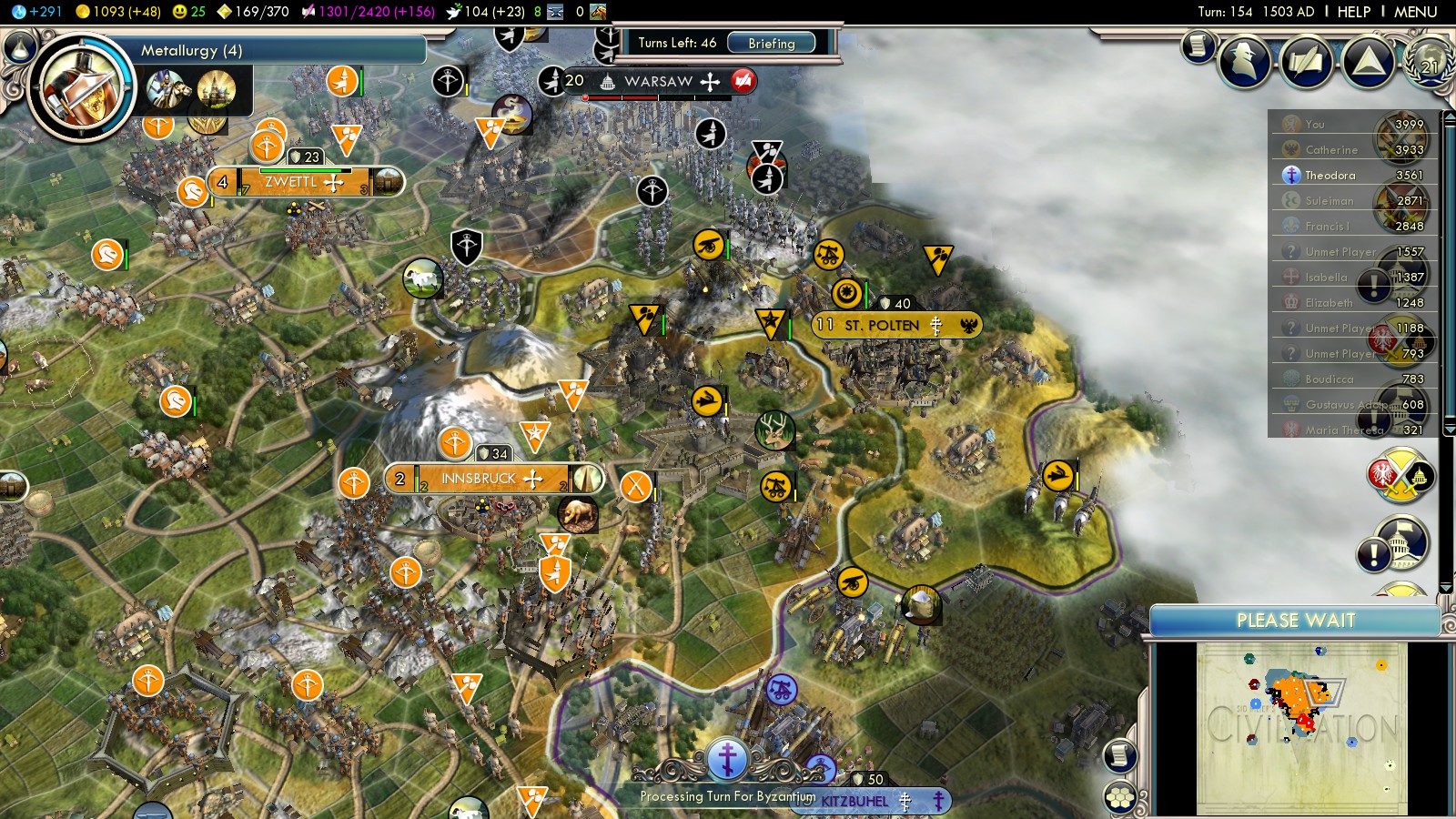This screenshot has height=819, width=1456.
Task: Open the scroll and quill overview
Action: [1306, 62]
